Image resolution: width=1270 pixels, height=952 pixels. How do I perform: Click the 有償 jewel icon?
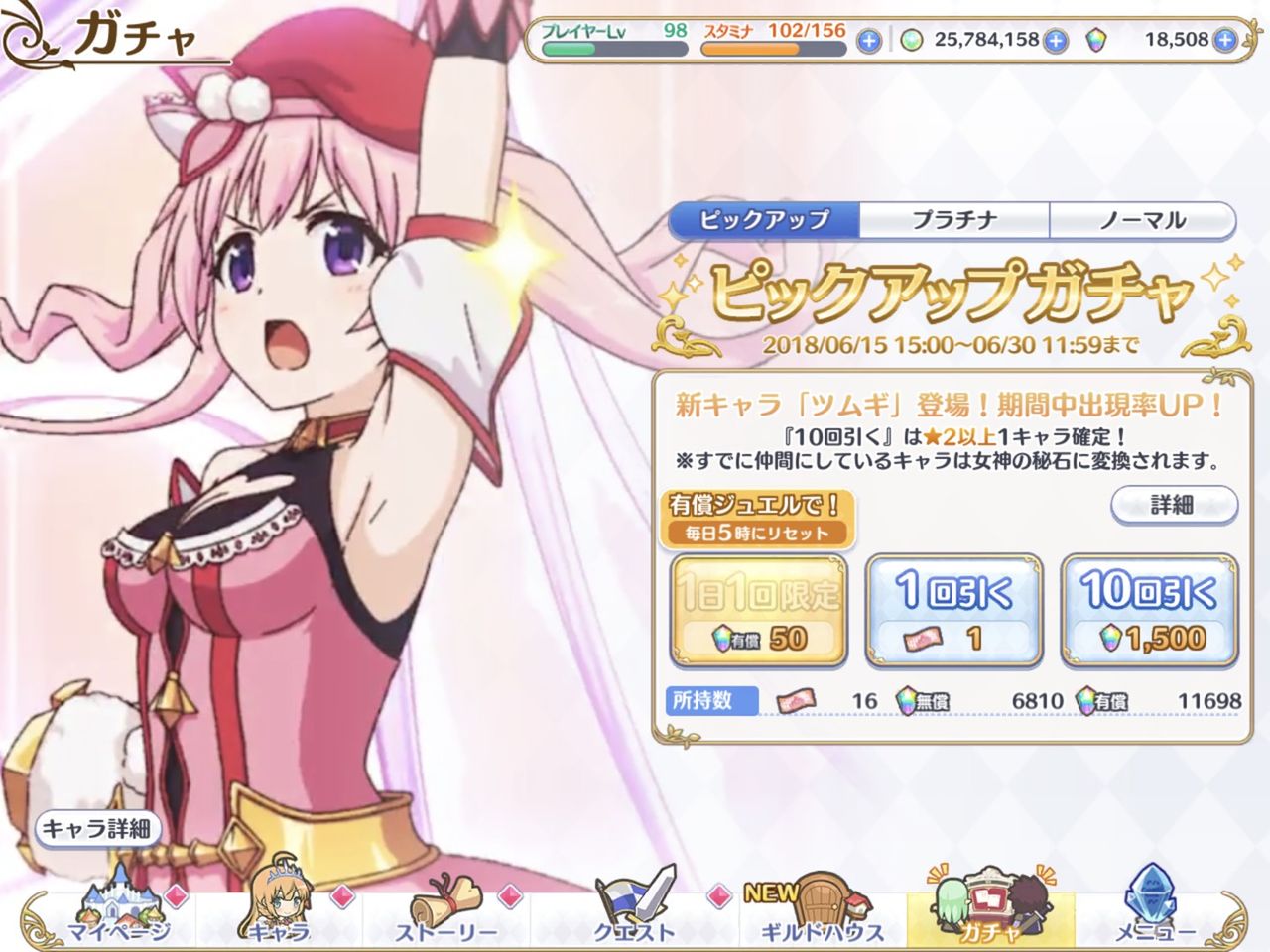tap(1084, 699)
